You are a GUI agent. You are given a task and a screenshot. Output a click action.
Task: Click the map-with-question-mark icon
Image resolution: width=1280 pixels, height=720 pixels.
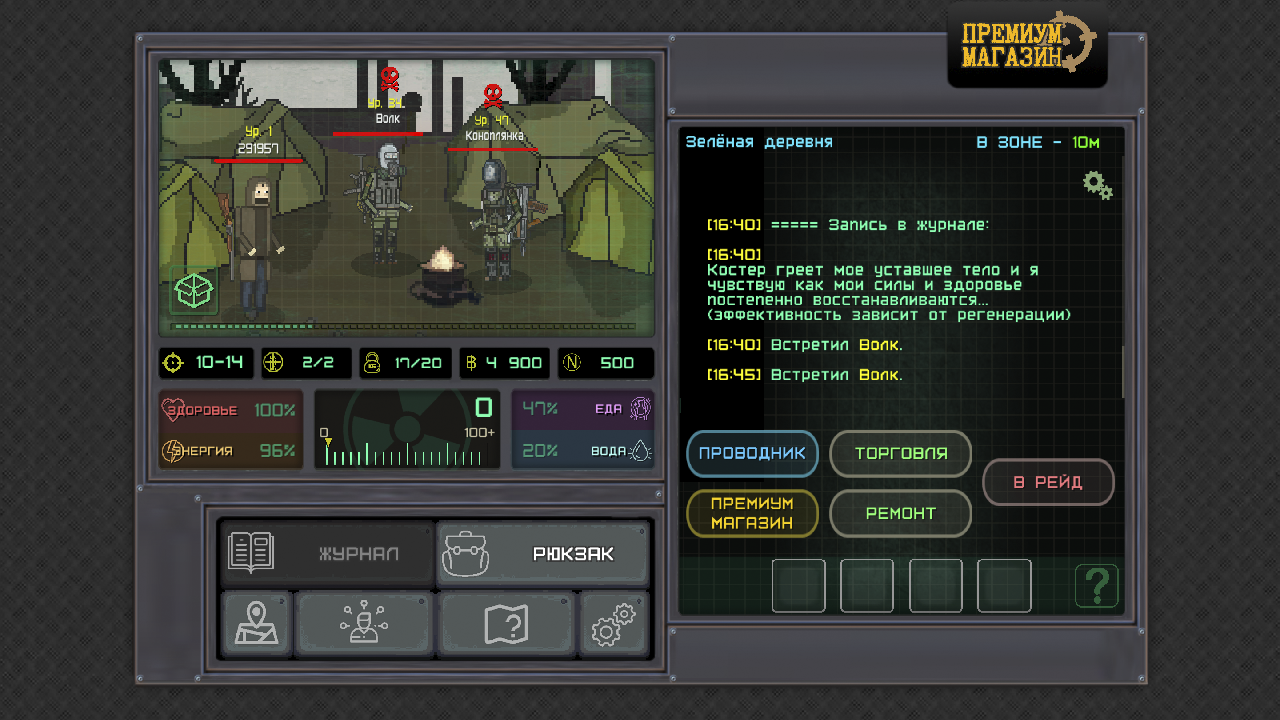(x=507, y=622)
